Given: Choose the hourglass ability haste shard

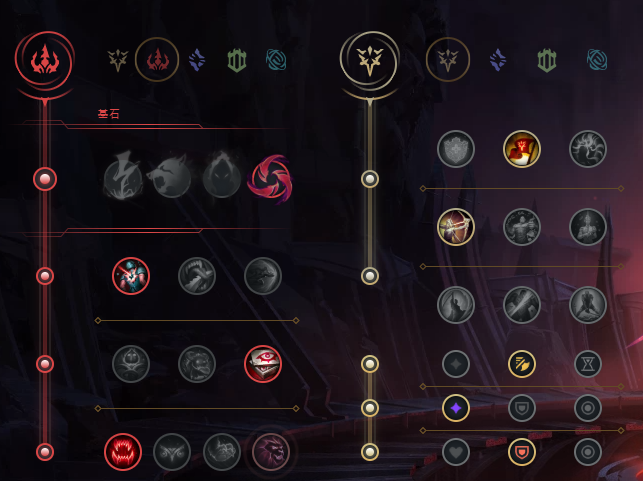Looking at the screenshot, I should [x=588, y=363].
